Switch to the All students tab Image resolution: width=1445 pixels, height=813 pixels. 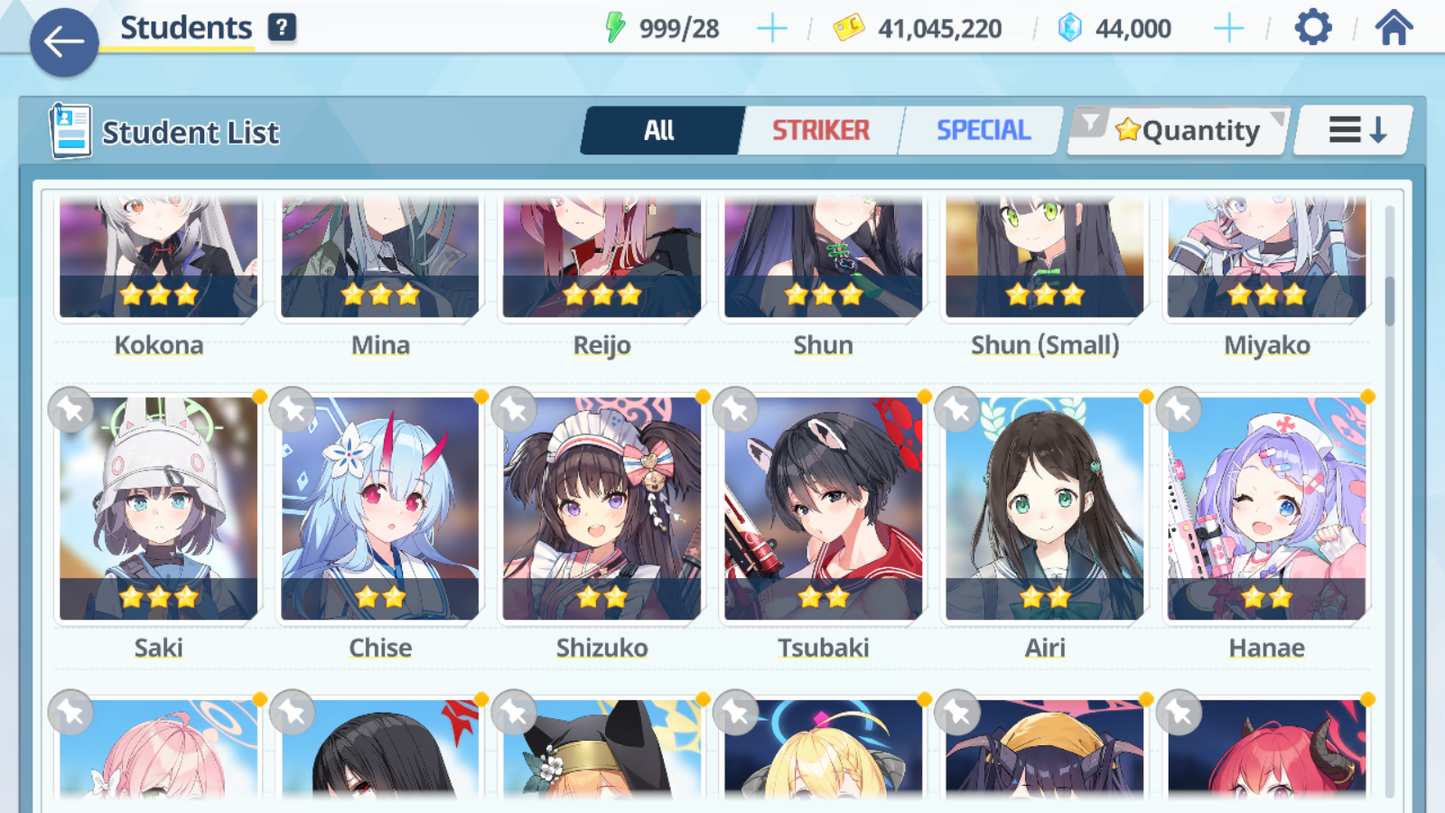[660, 130]
